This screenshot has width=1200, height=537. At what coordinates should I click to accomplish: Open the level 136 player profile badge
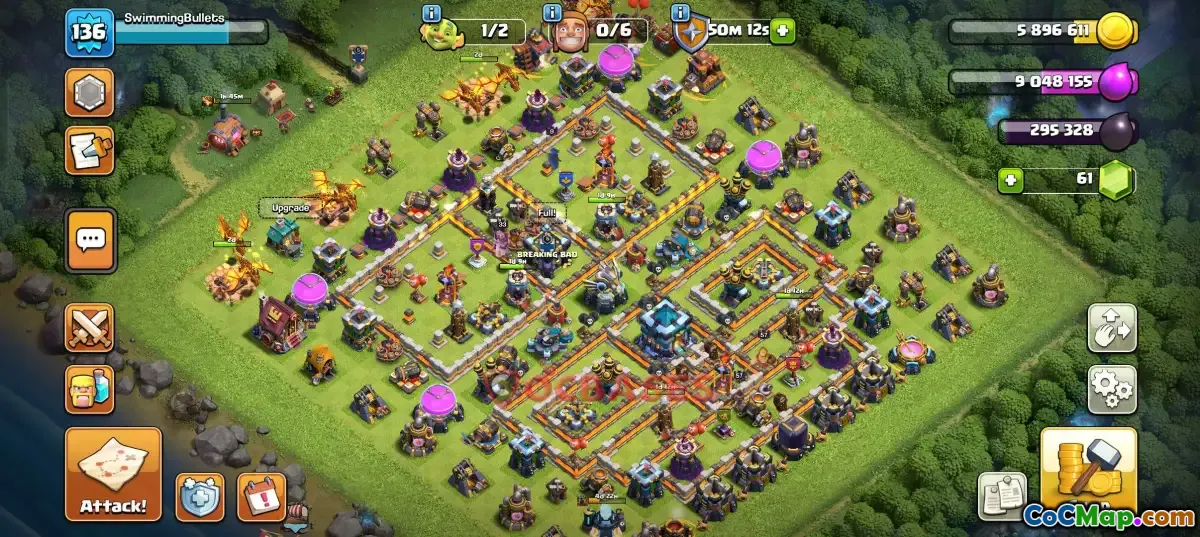(x=90, y=32)
